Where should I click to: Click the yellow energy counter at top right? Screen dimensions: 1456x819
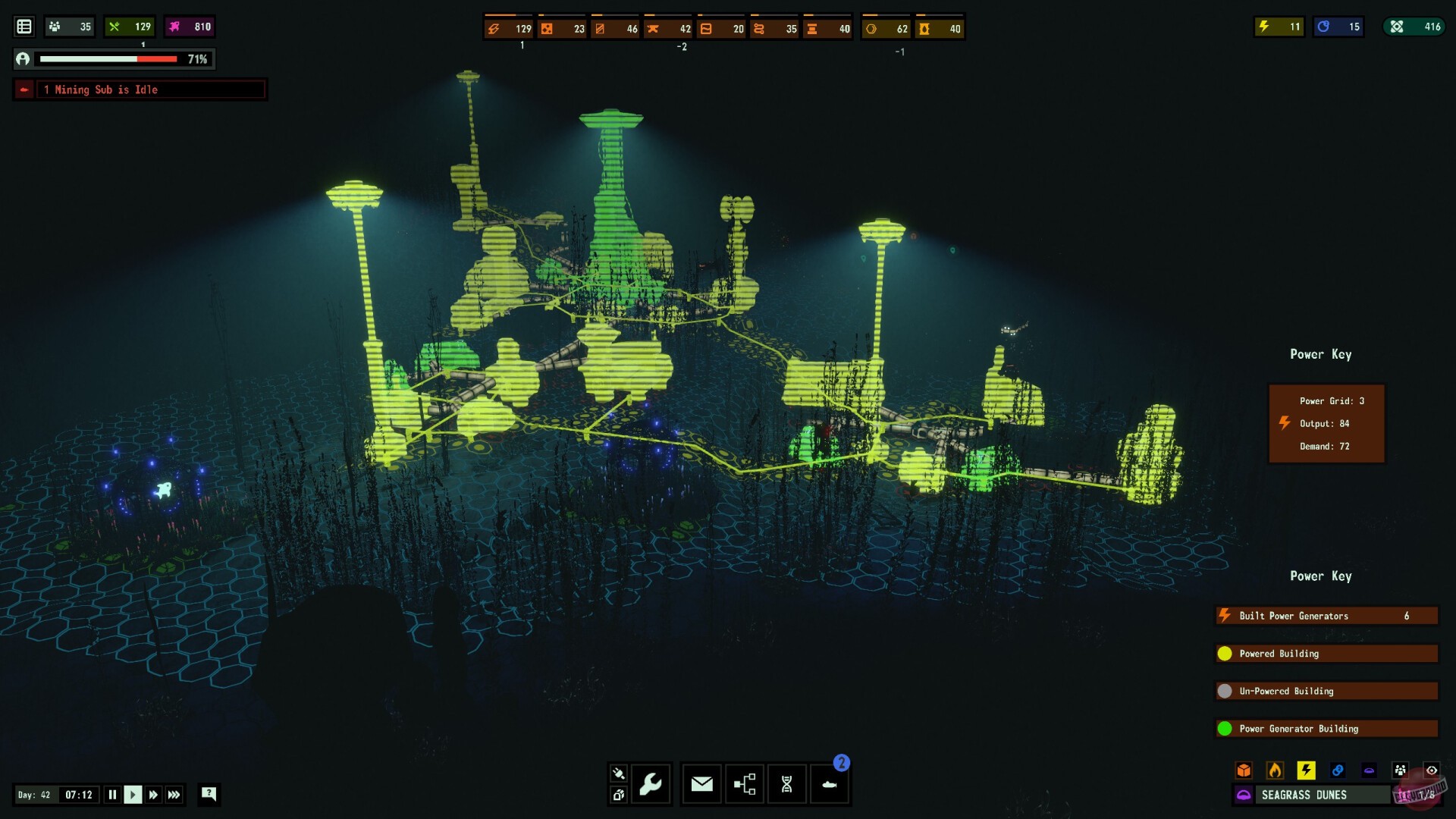[x=1278, y=27]
